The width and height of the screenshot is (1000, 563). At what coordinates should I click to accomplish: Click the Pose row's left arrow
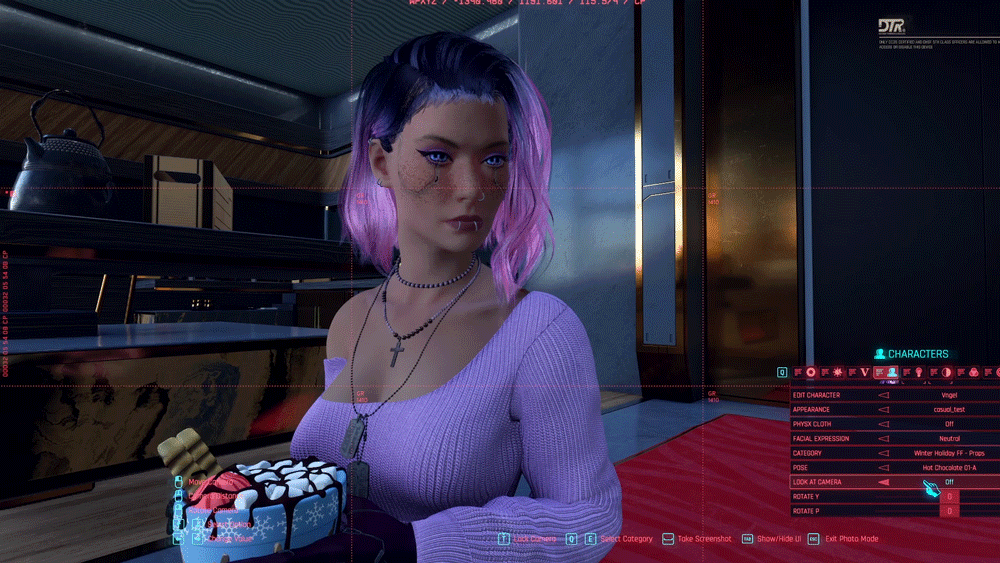click(x=884, y=468)
